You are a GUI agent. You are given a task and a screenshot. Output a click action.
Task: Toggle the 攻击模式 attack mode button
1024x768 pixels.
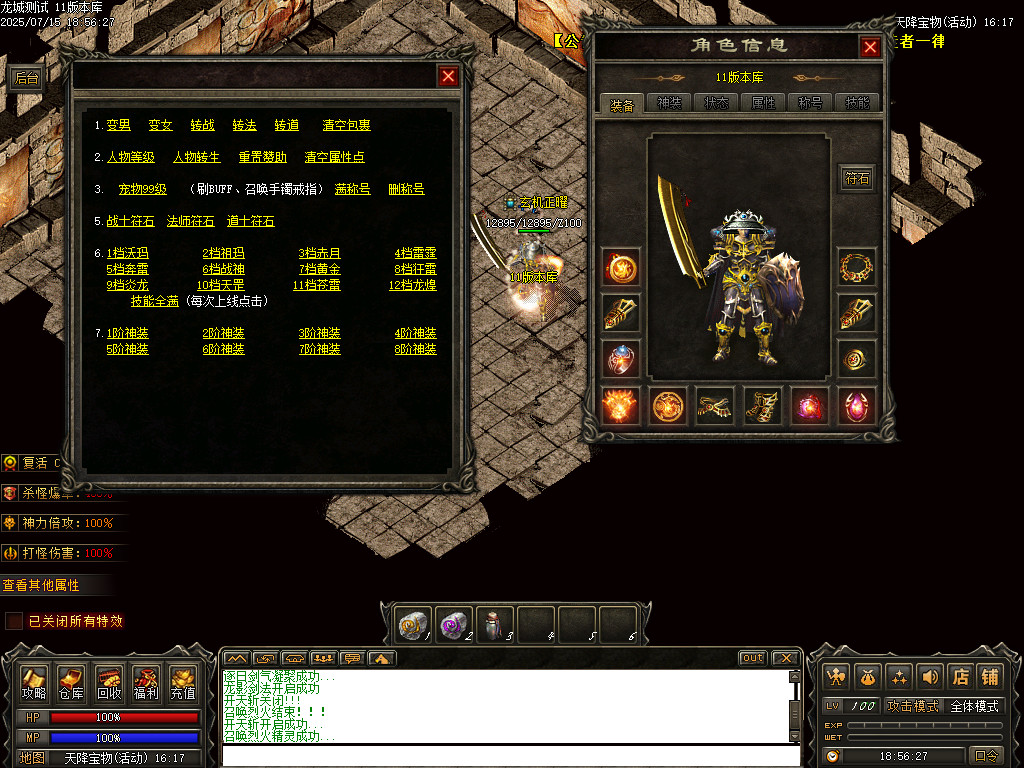[x=913, y=706]
